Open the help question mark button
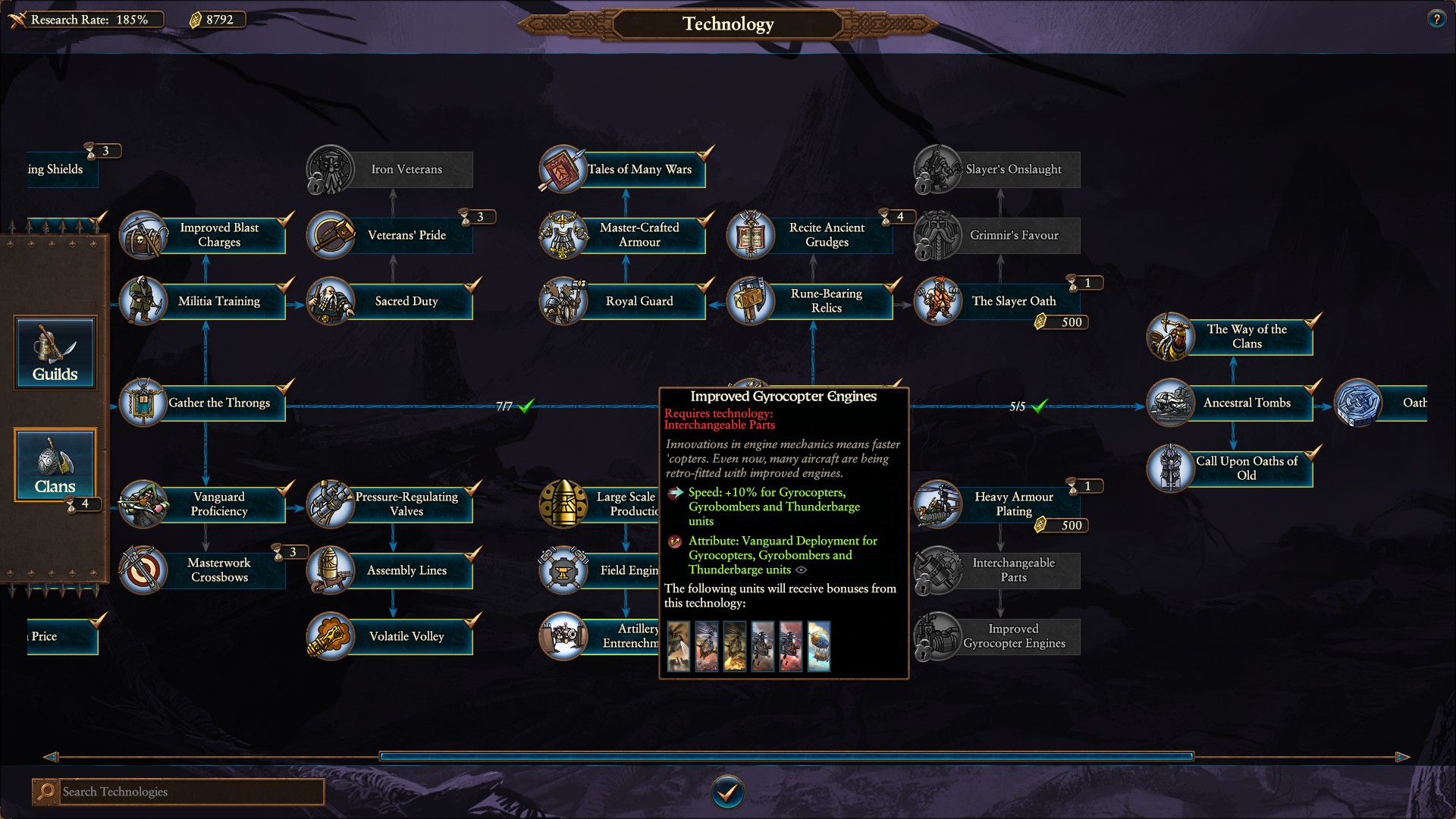 (1436, 19)
